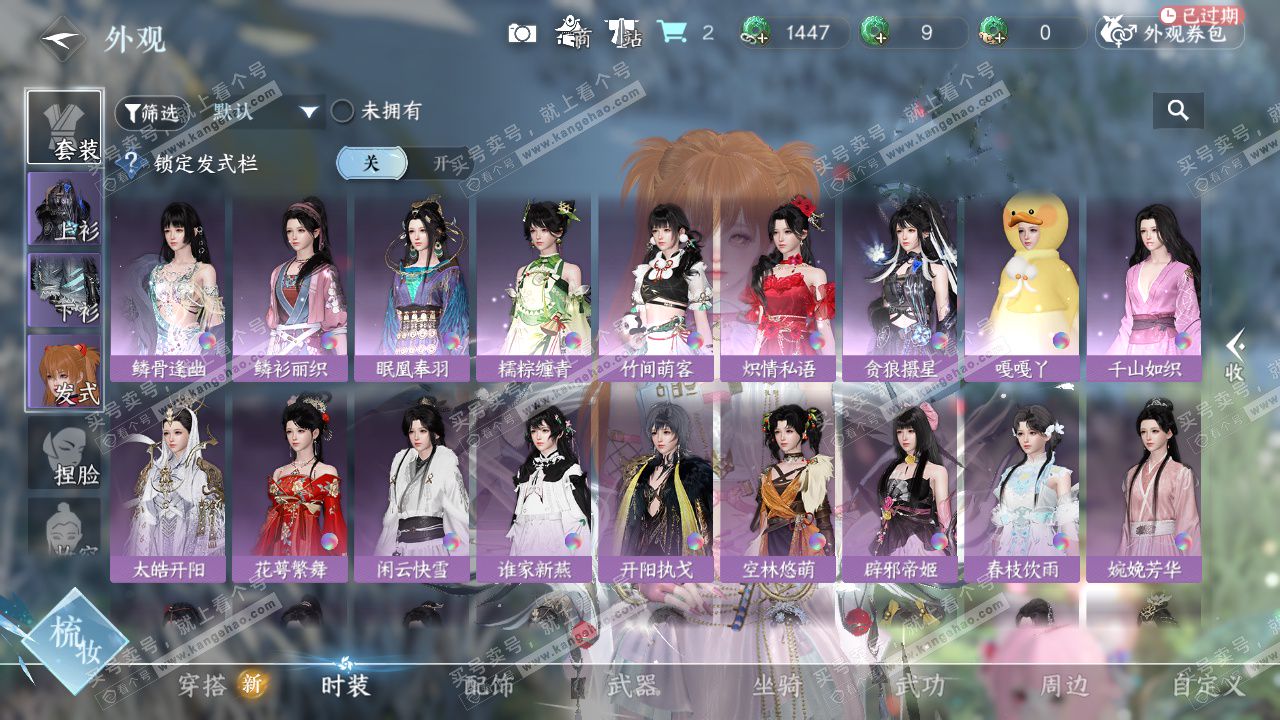Open the 外观券包 voucher pack
The image size is (1280, 720).
1170,33
